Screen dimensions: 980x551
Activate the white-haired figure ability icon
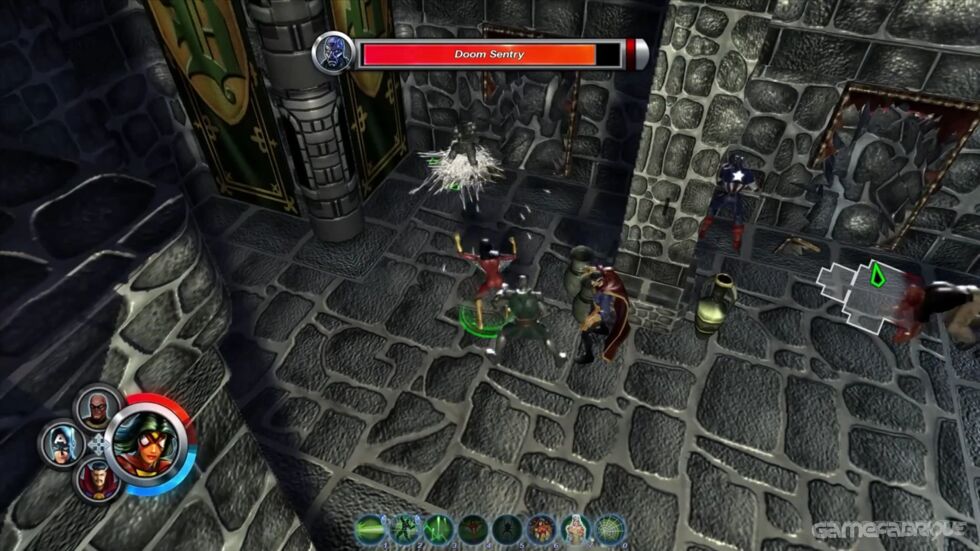click(x=575, y=528)
